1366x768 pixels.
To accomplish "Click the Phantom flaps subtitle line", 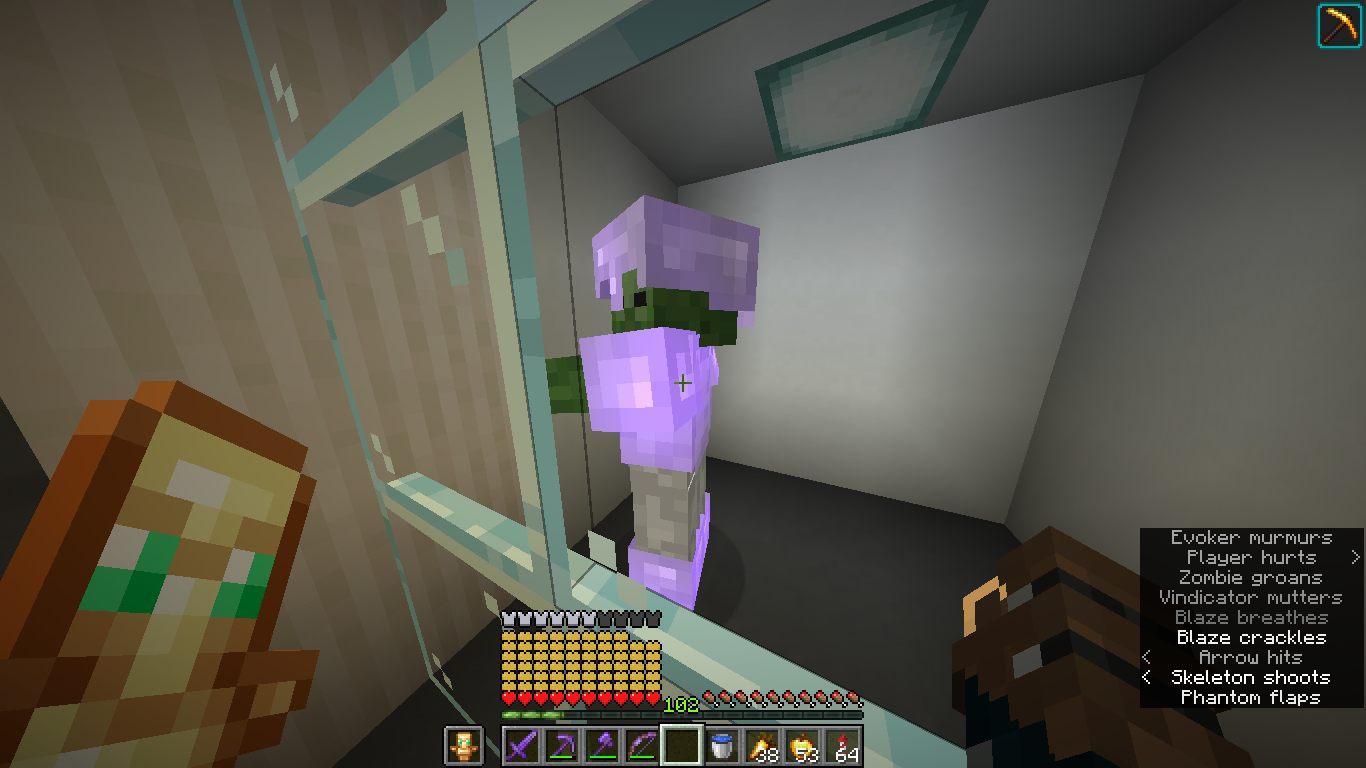I will pos(1249,697).
